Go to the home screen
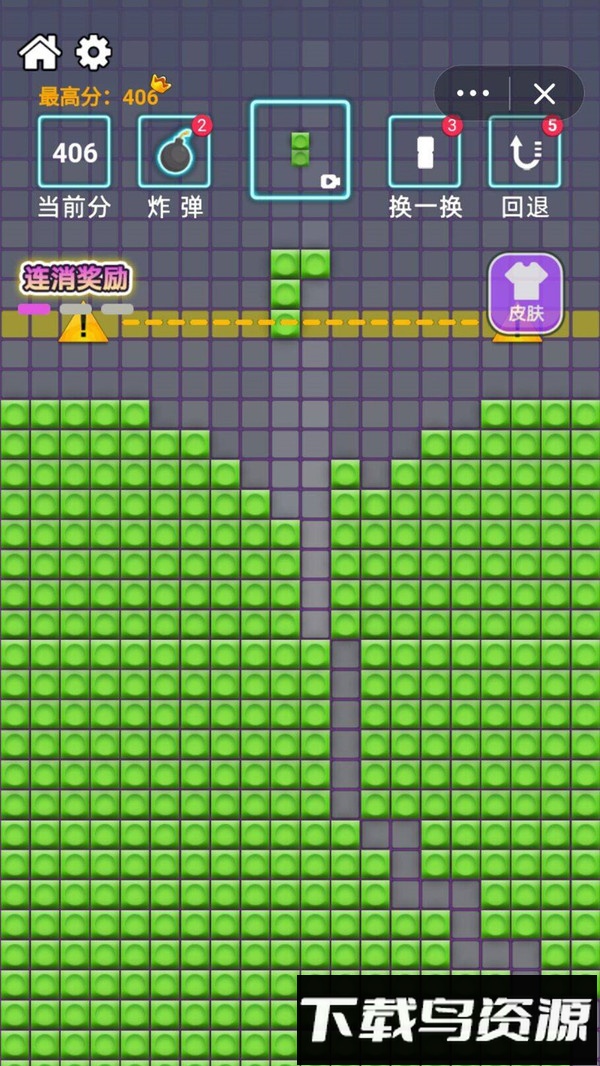This screenshot has height=1066, width=600. point(40,52)
